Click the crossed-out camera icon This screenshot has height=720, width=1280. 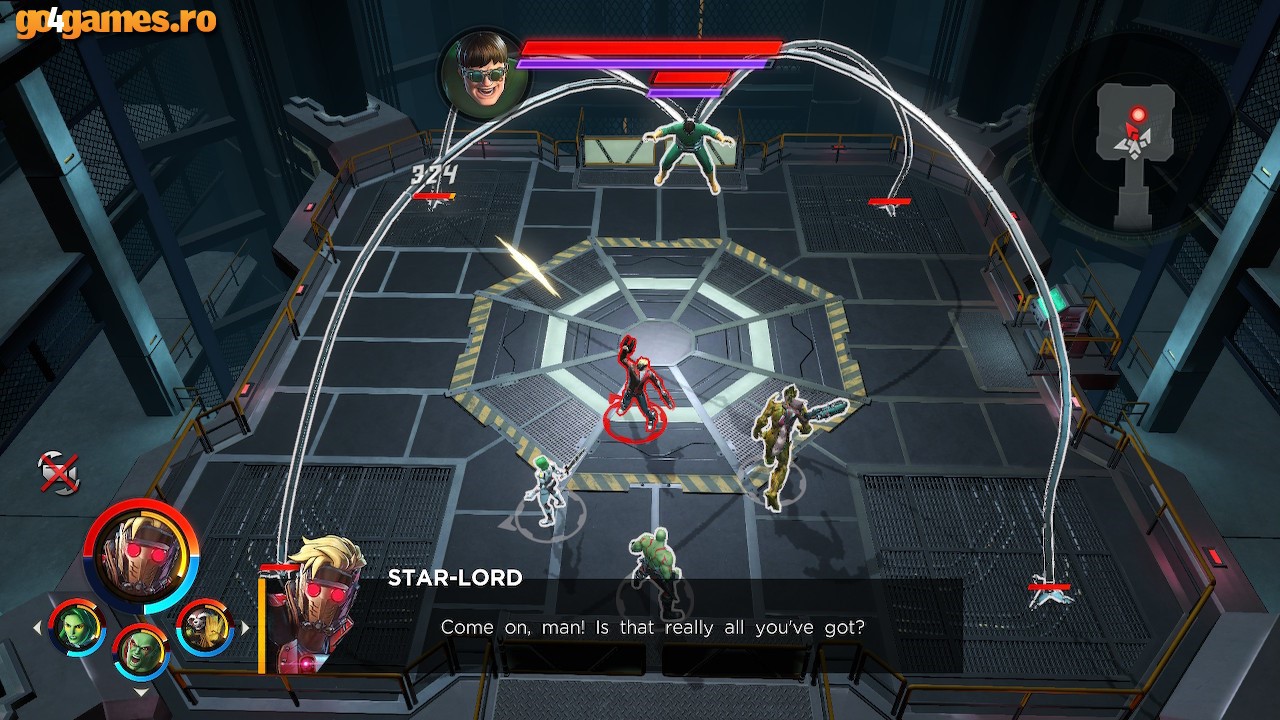58,472
